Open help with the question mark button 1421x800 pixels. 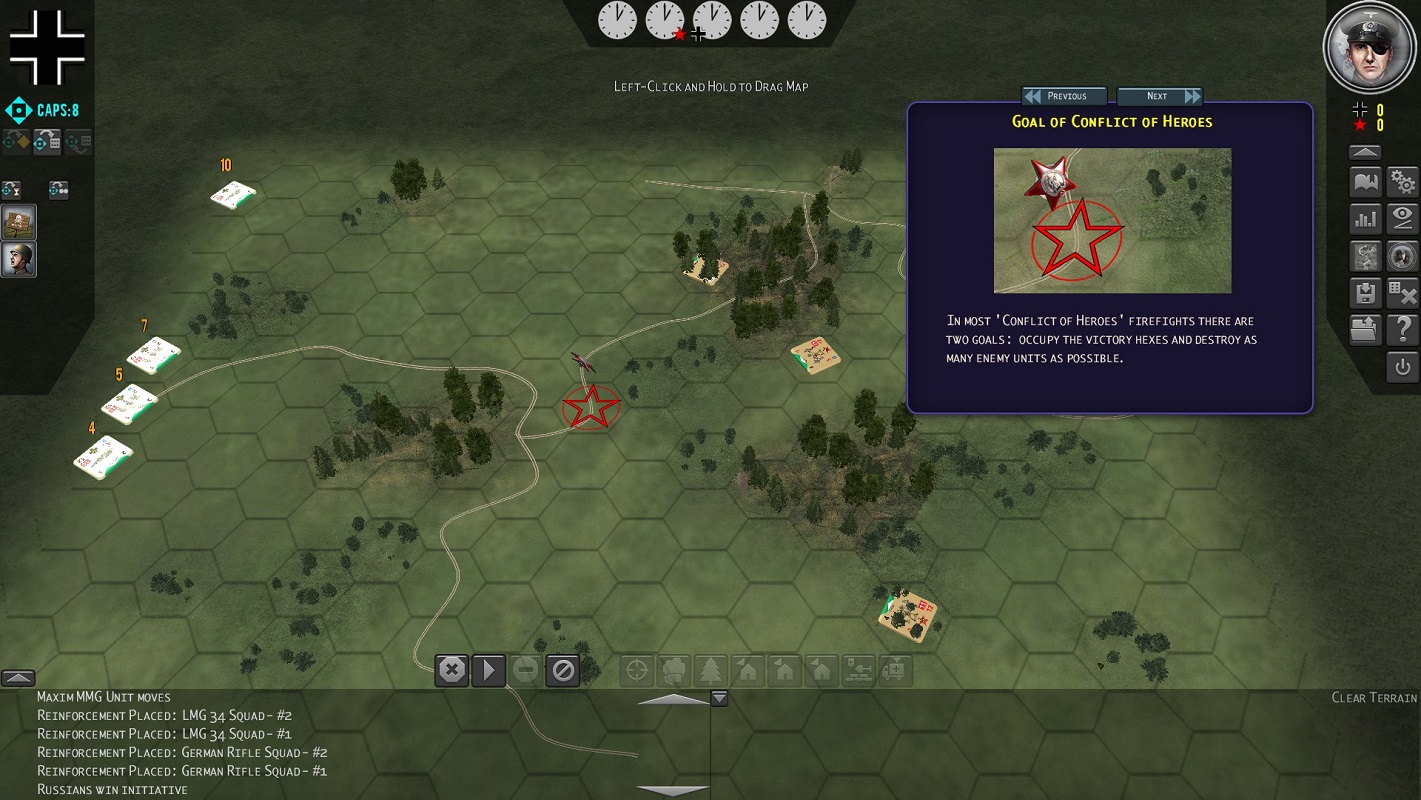1403,329
